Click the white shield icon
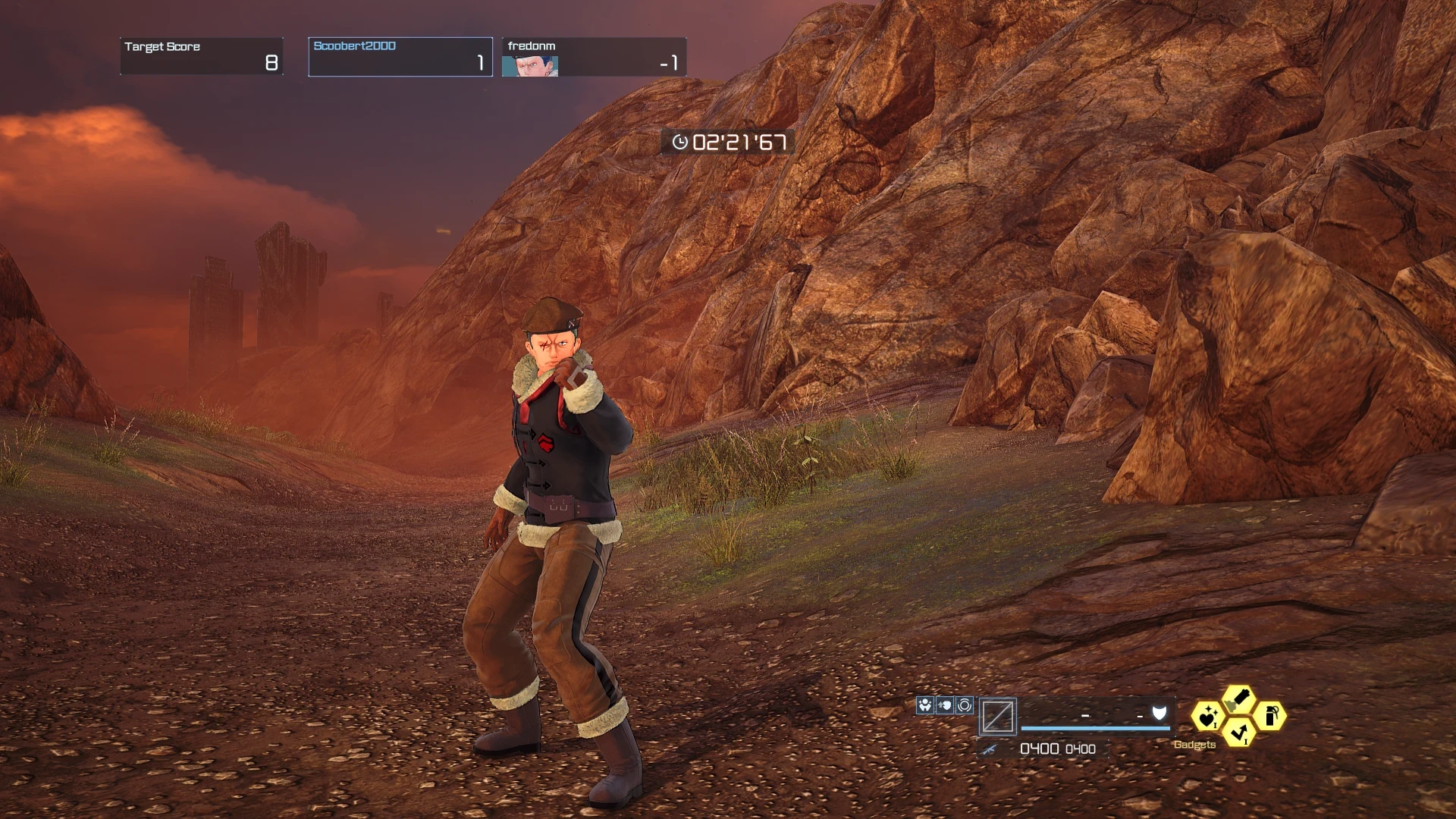This screenshot has height=819, width=1456. point(1159,713)
